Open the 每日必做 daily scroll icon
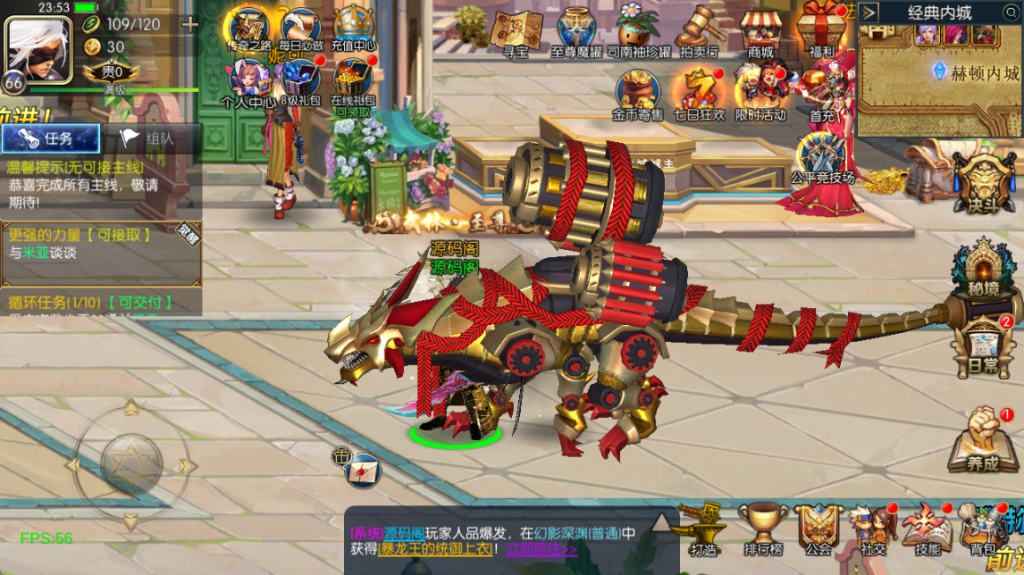Viewport: 1024px width, 575px height. 301,28
